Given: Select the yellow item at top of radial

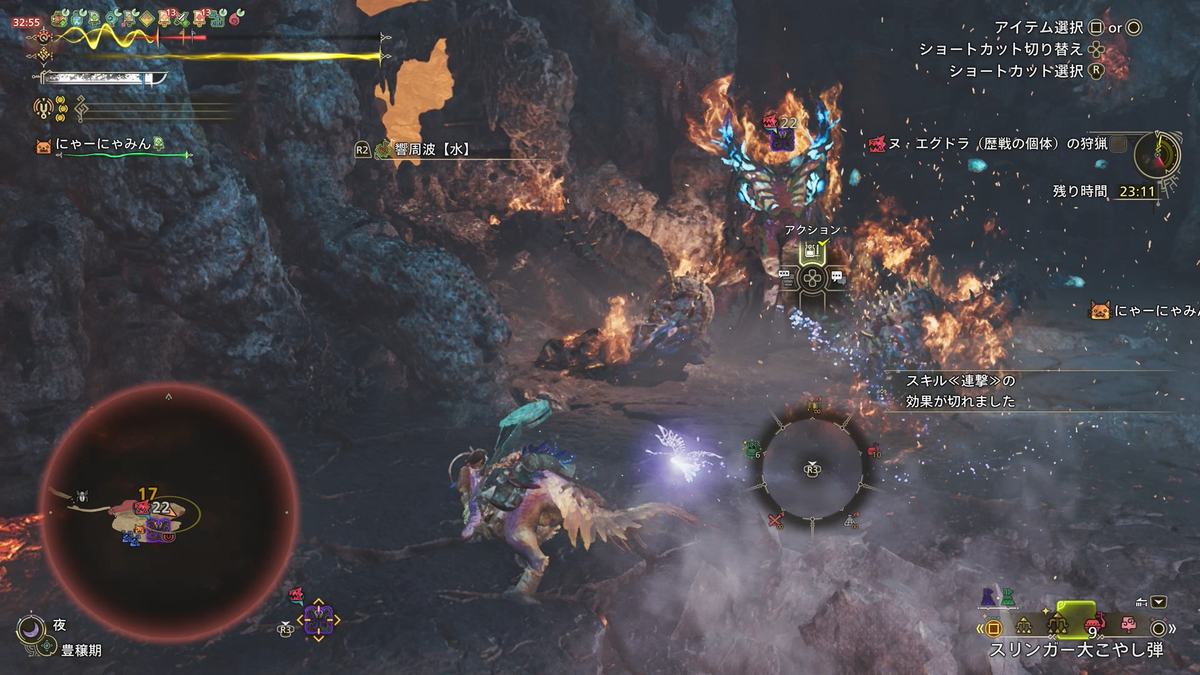Looking at the screenshot, I should click(814, 405).
